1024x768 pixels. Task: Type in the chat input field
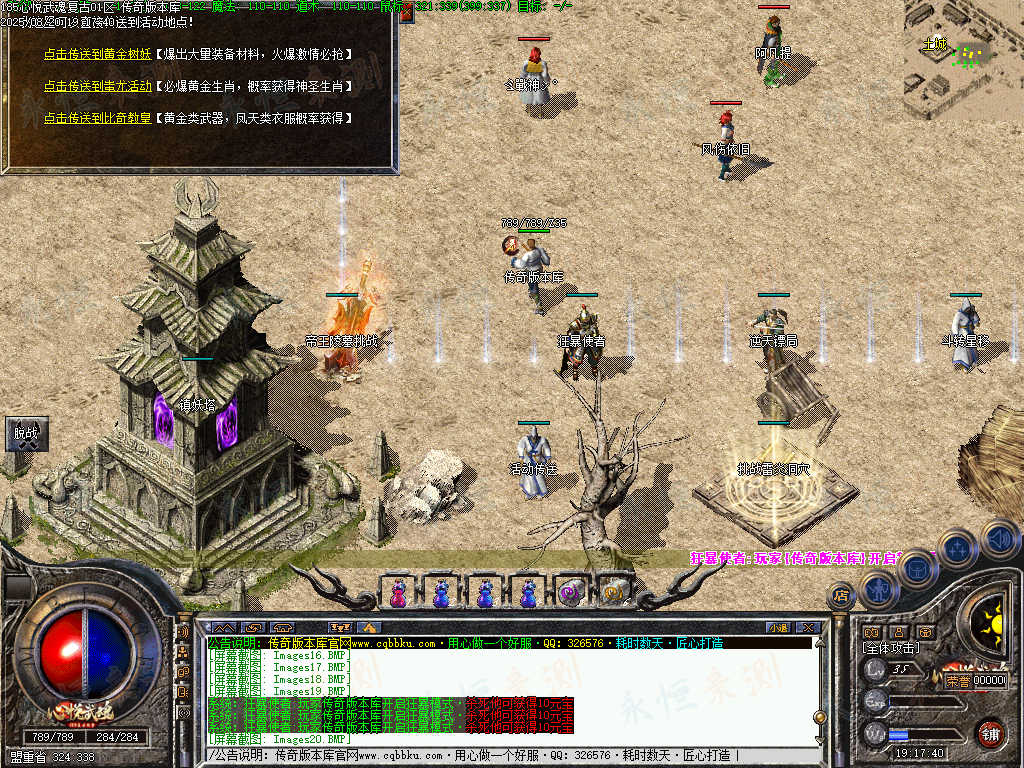click(500, 756)
